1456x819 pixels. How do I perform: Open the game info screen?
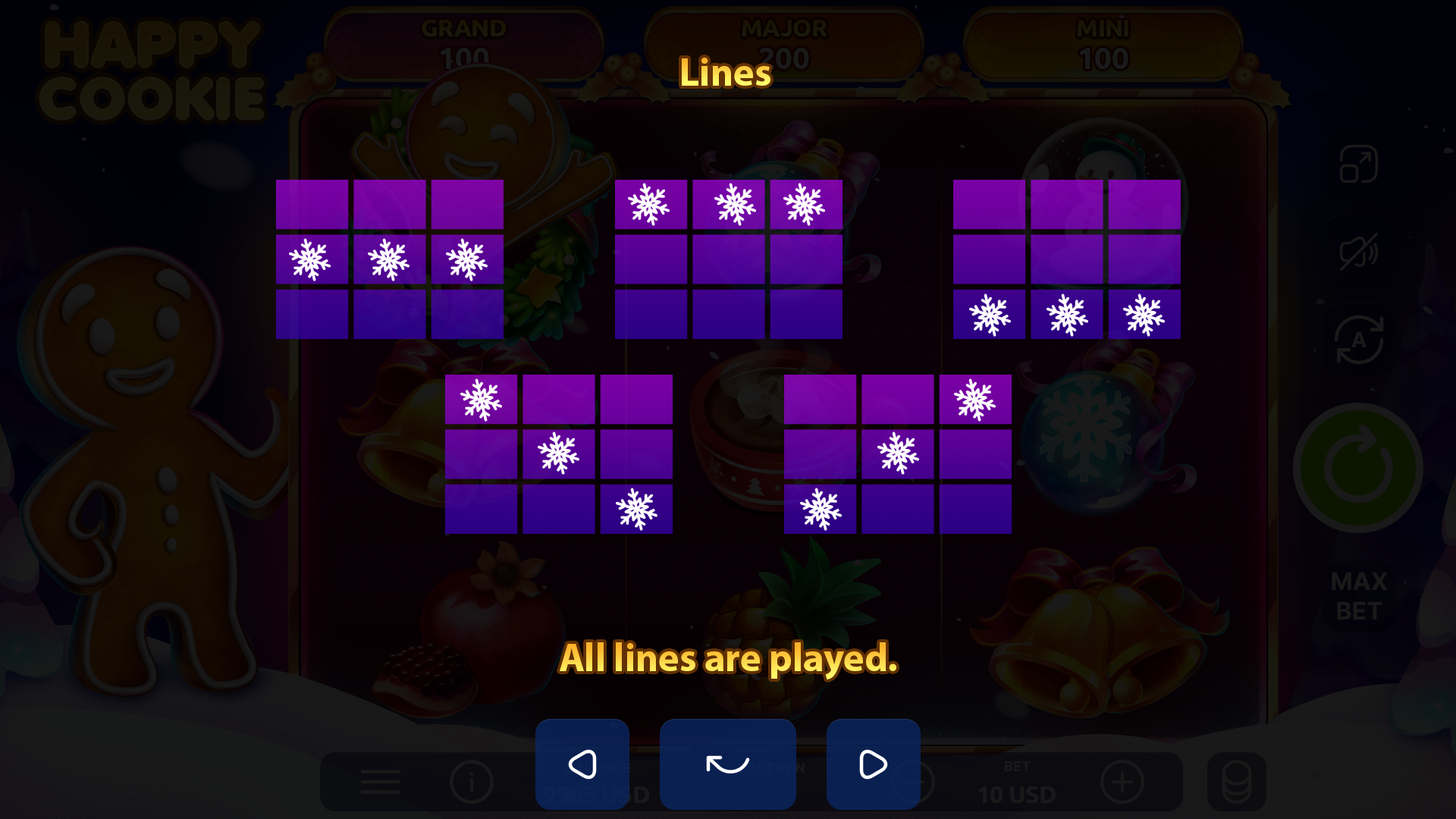point(470,782)
